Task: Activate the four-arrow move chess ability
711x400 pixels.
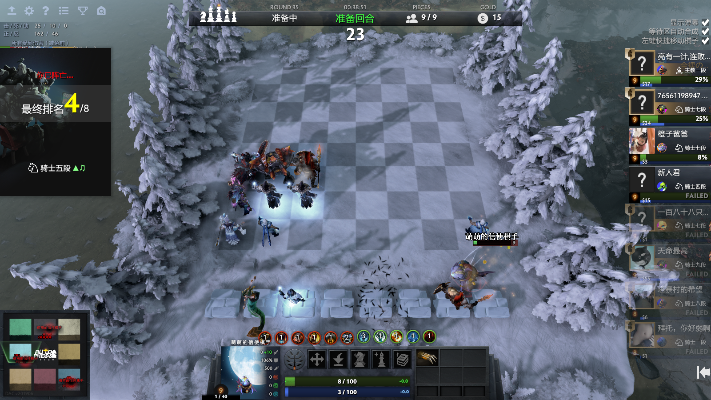Action: pos(318,359)
